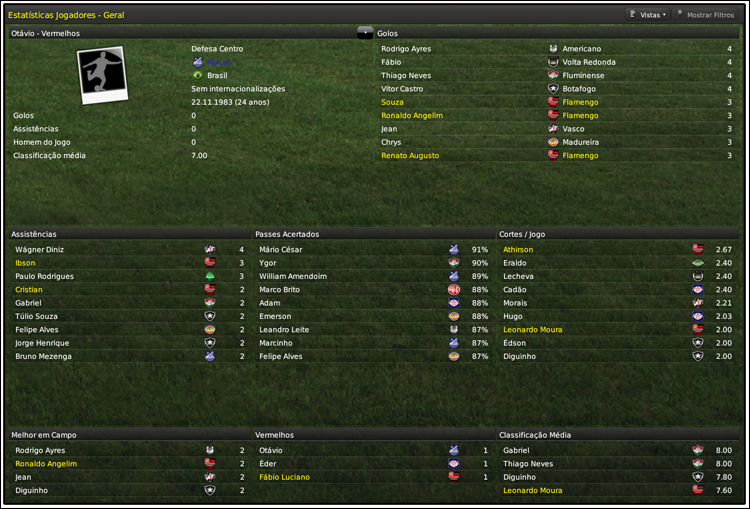Click the dropdown arrow beside Golos header

coord(364,33)
